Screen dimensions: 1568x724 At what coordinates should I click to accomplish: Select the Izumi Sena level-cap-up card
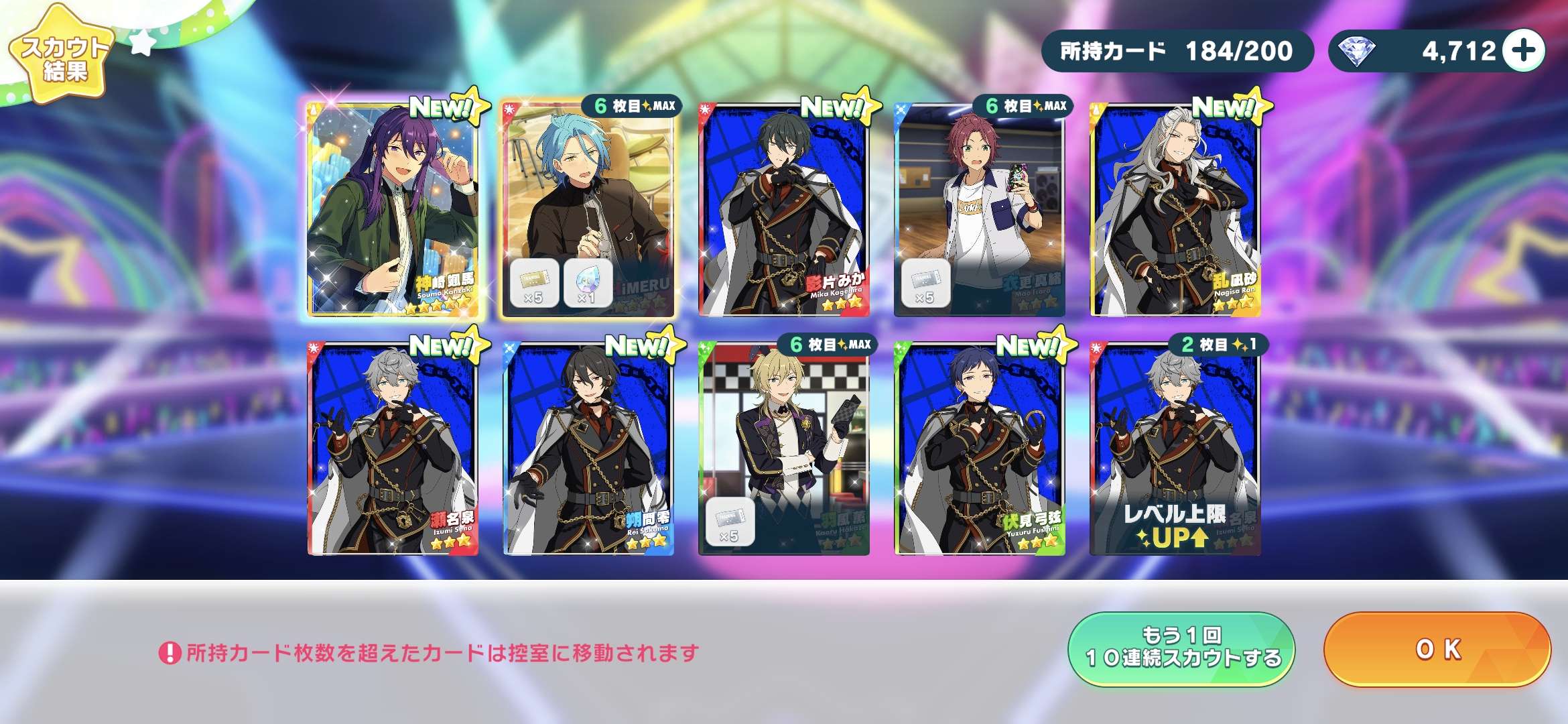pos(1175,448)
